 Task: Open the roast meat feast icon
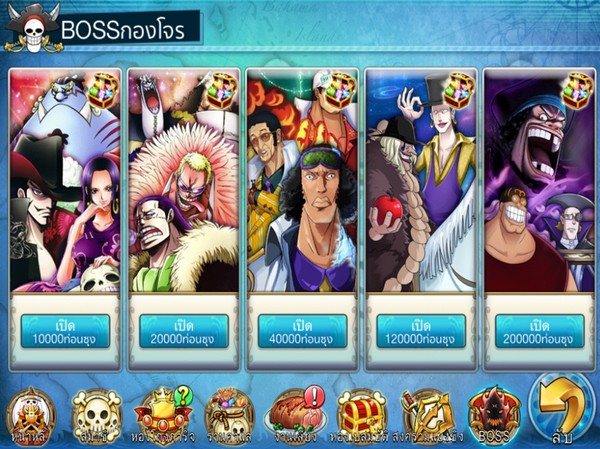tap(296, 413)
